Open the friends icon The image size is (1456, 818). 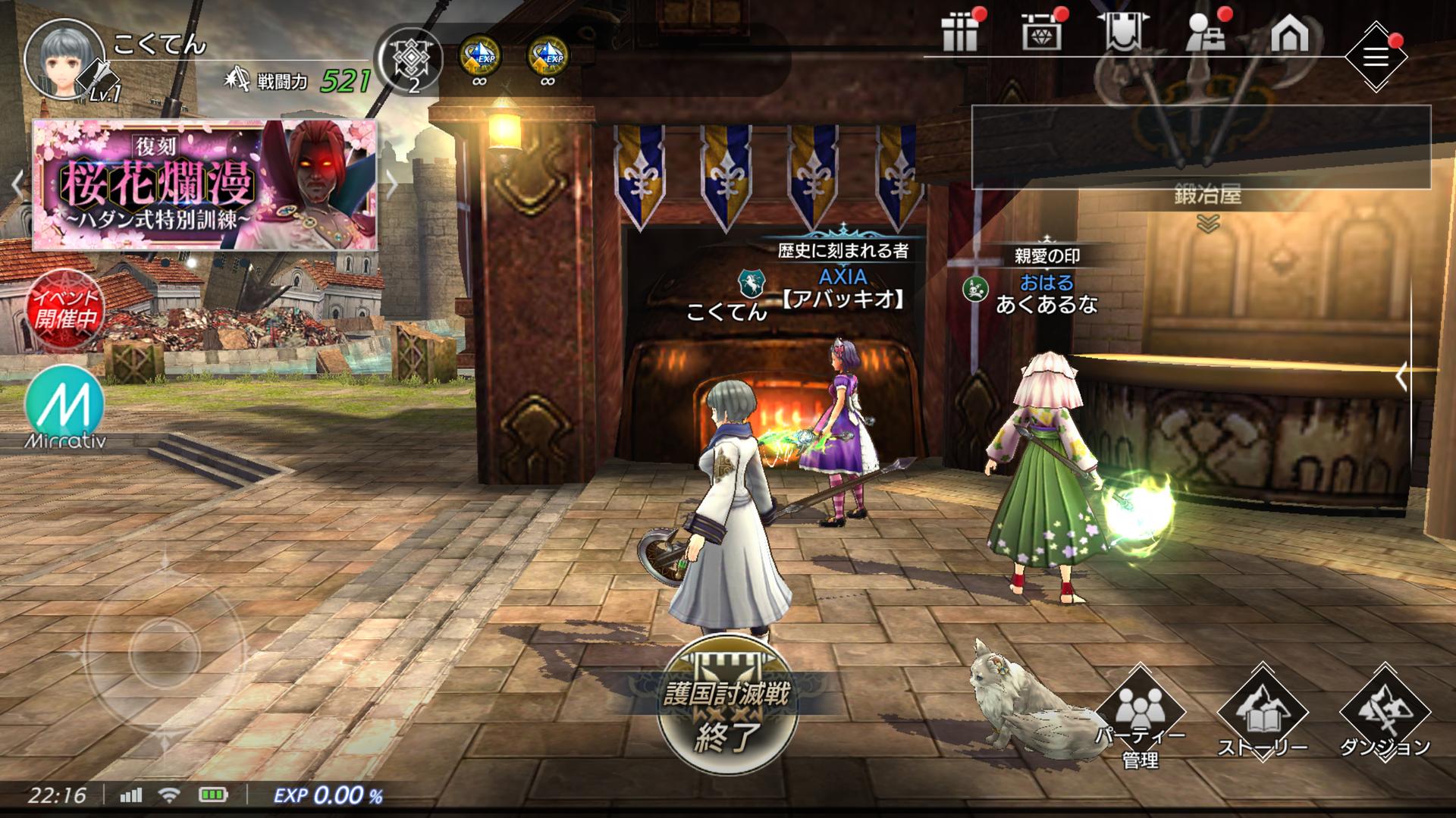1205,34
